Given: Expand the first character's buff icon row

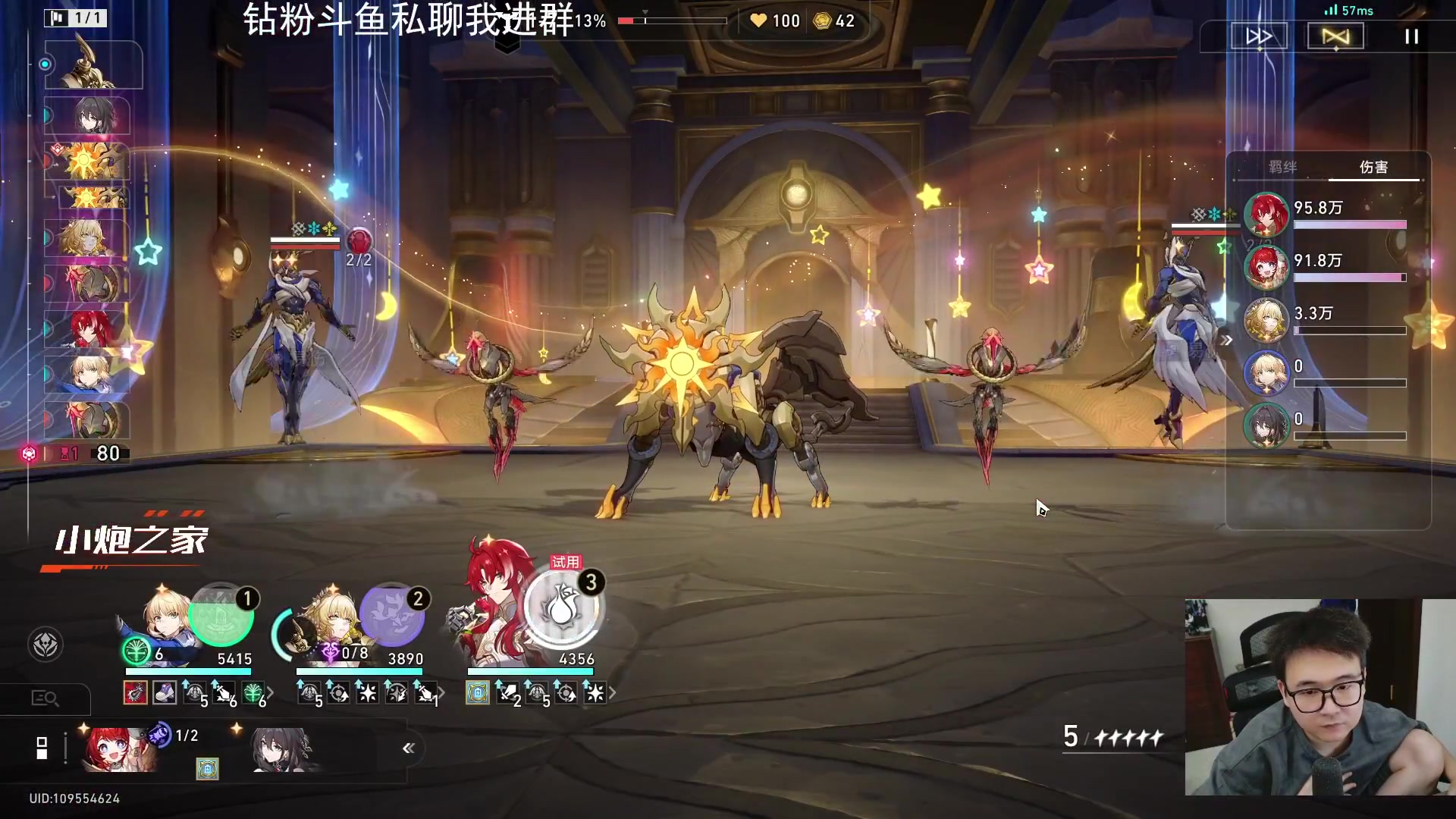Looking at the screenshot, I should pyautogui.click(x=271, y=692).
